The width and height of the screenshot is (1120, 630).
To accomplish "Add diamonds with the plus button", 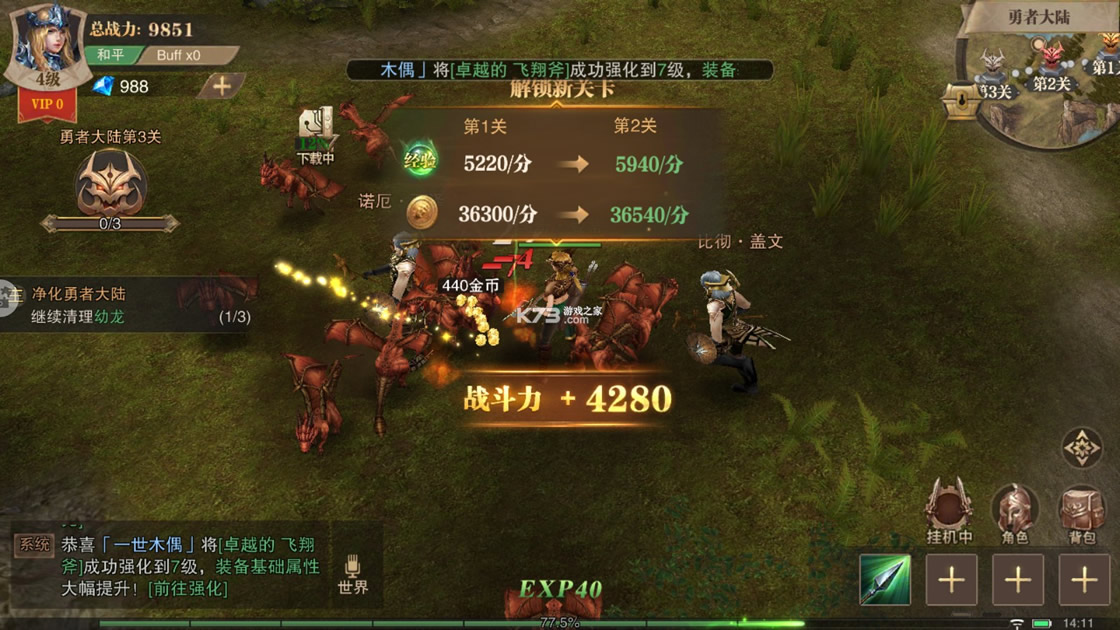I will pyautogui.click(x=222, y=87).
